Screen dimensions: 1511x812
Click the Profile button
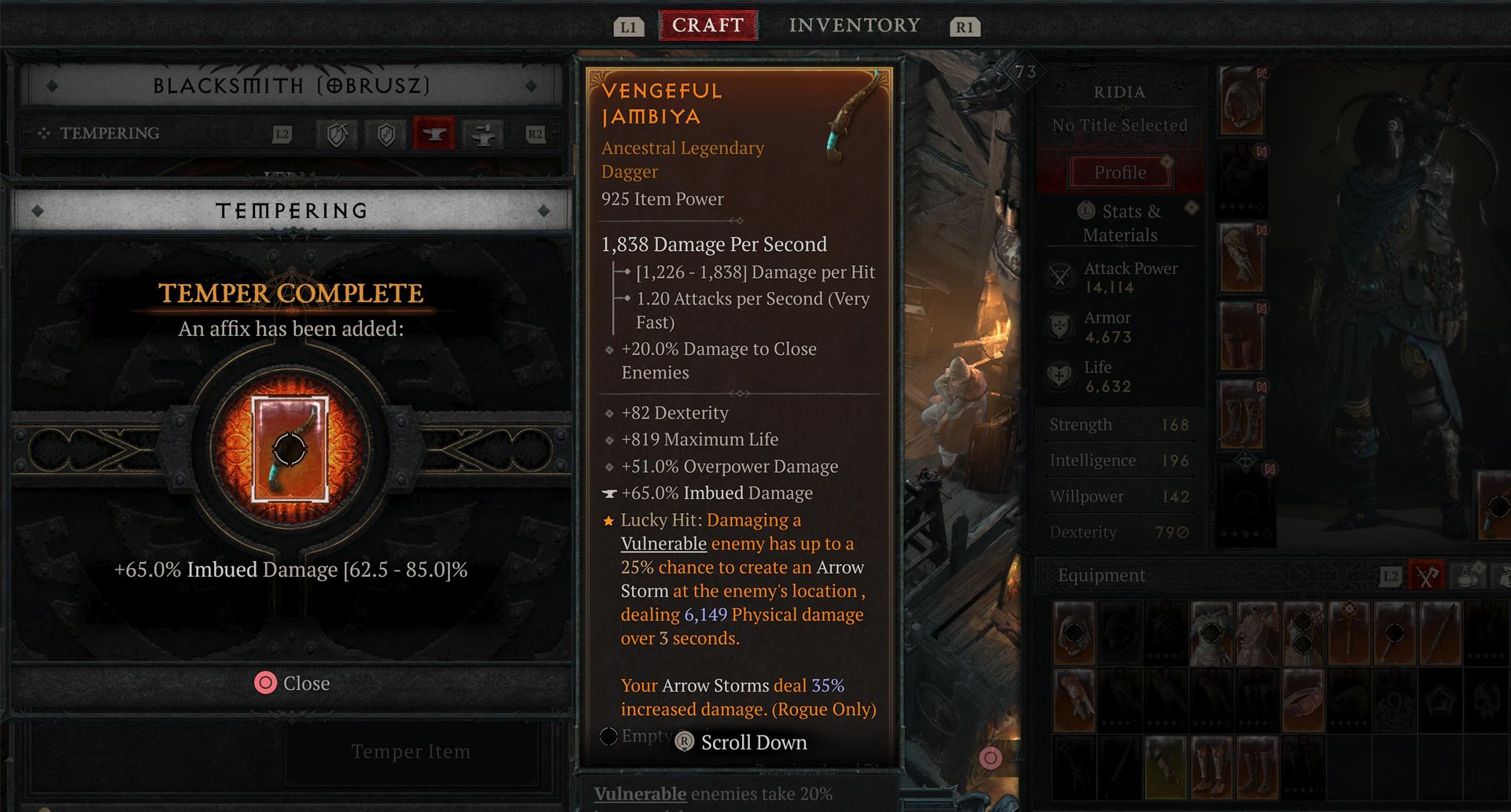tap(1119, 172)
